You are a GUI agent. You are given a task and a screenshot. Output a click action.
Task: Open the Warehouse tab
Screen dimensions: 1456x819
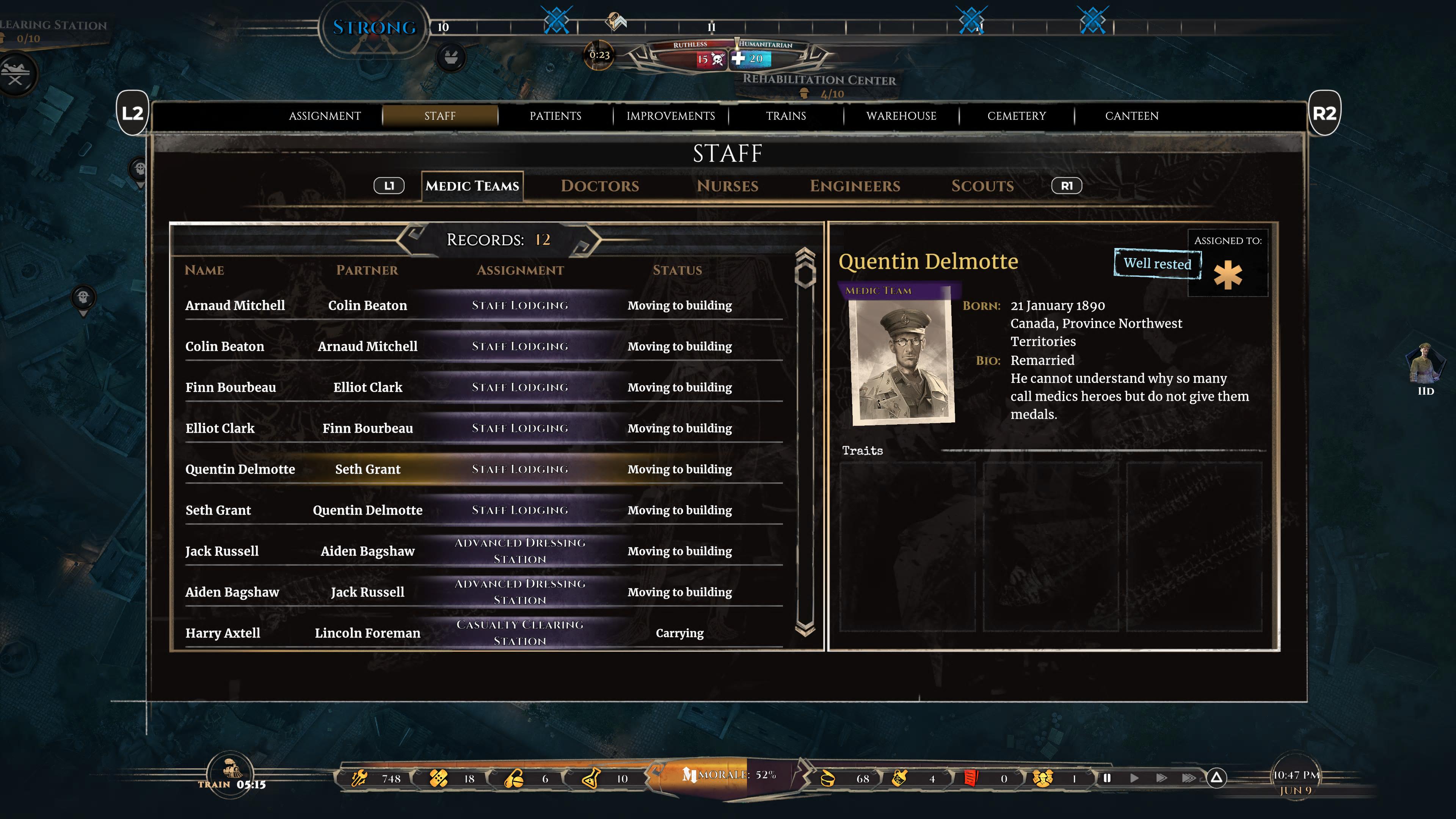tap(901, 116)
